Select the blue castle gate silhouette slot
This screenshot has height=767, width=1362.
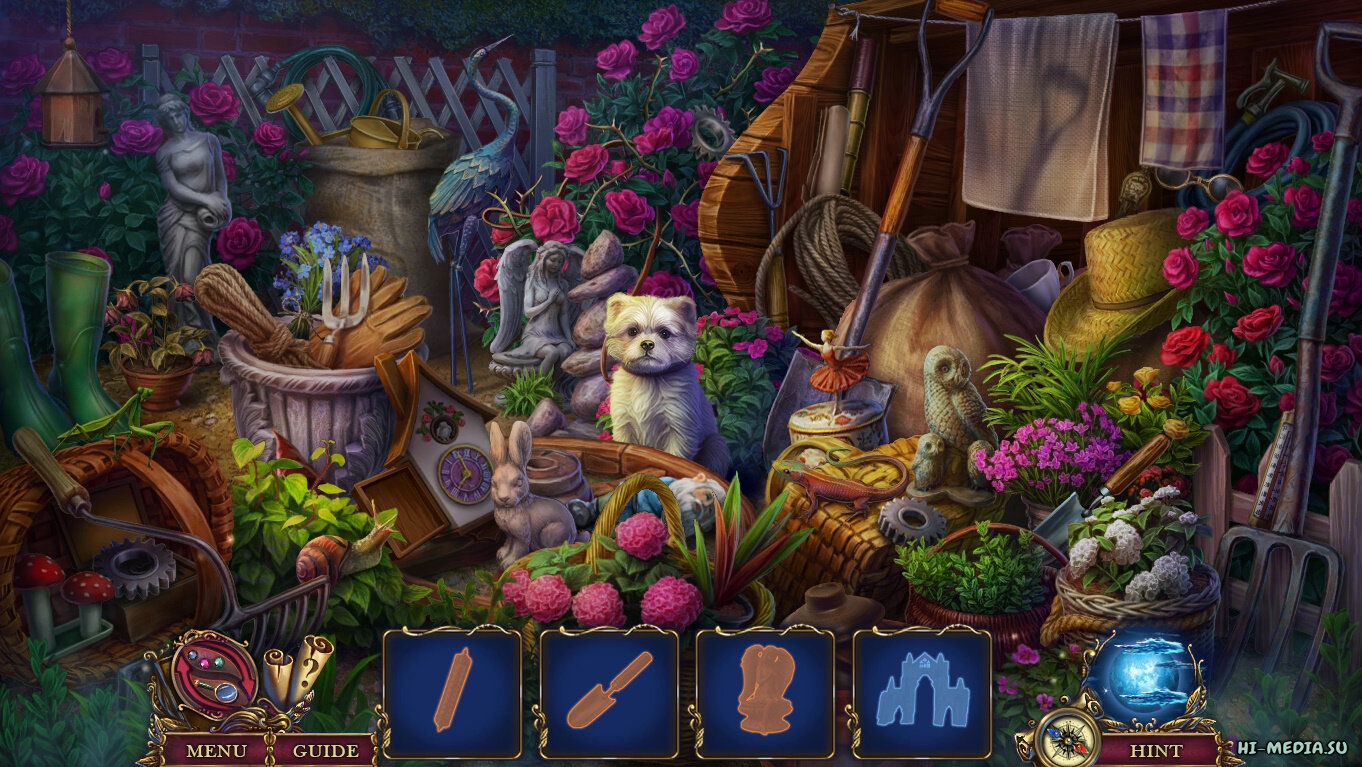pyautogui.click(x=922, y=692)
